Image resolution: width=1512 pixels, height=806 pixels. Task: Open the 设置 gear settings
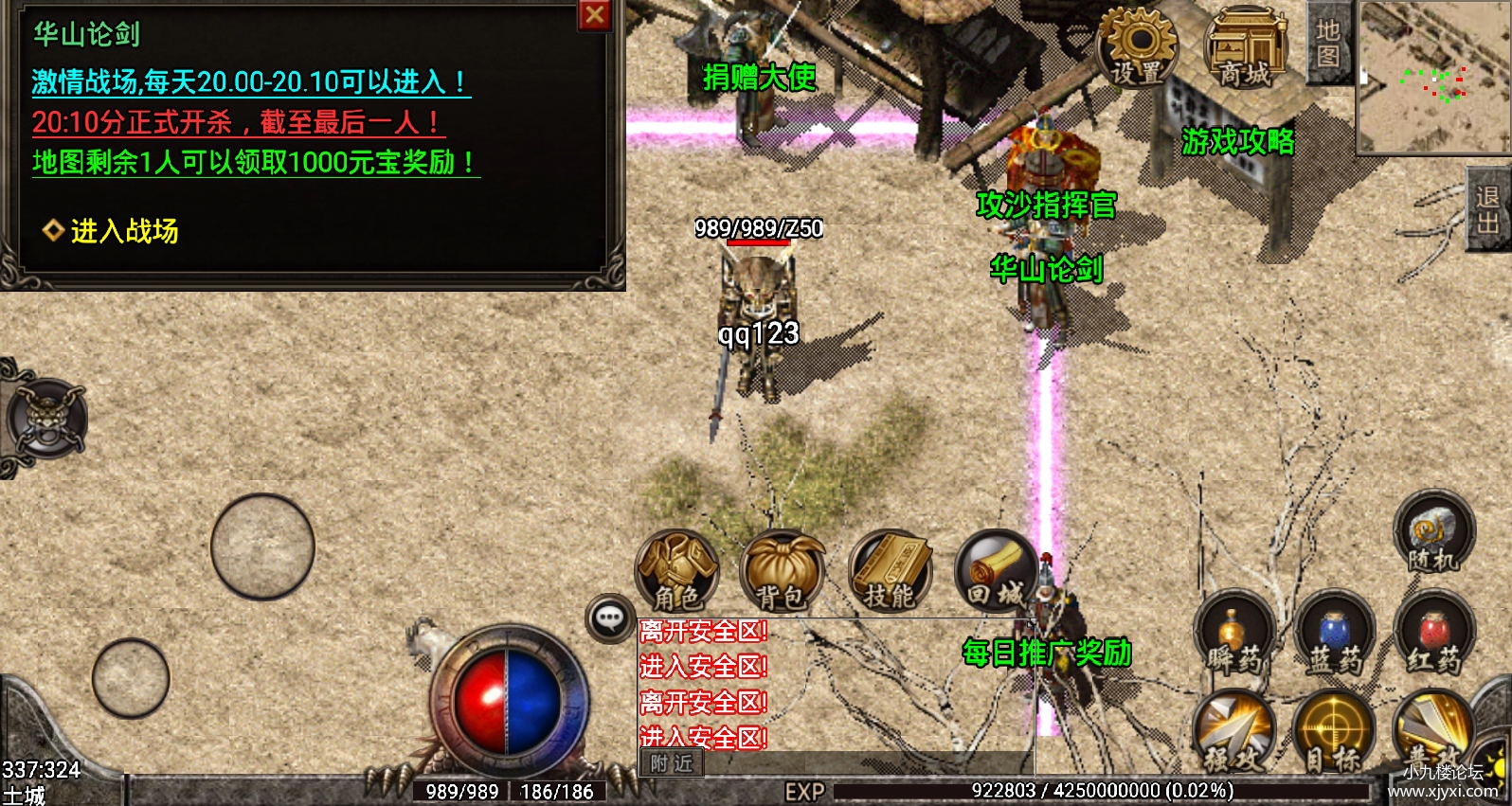[1138, 47]
